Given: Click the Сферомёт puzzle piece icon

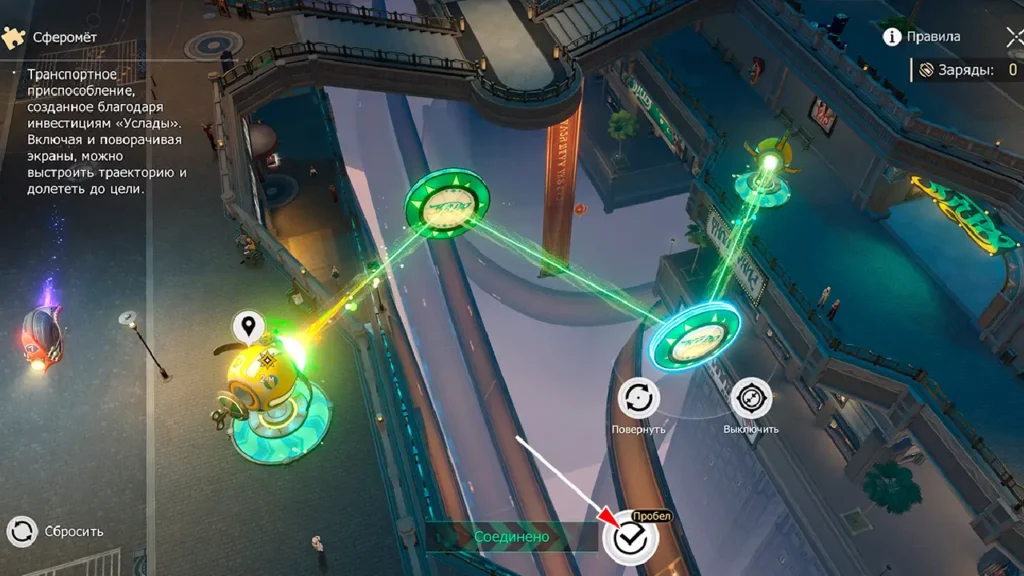Looking at the screenshot, I should (14, 37).
